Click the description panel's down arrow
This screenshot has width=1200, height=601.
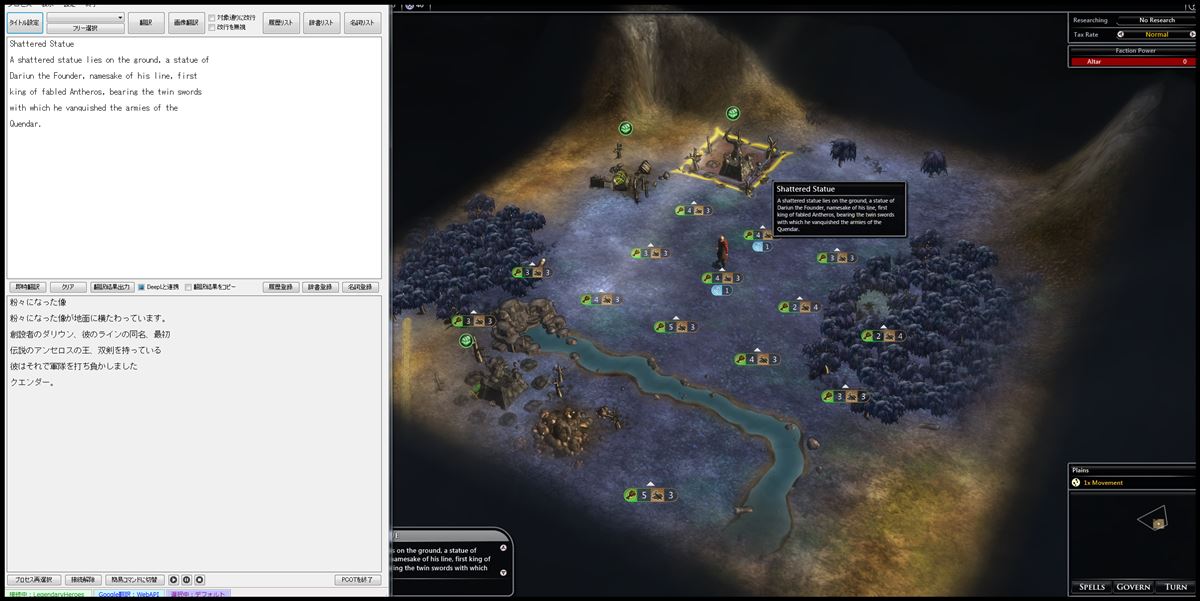[503, 572]
